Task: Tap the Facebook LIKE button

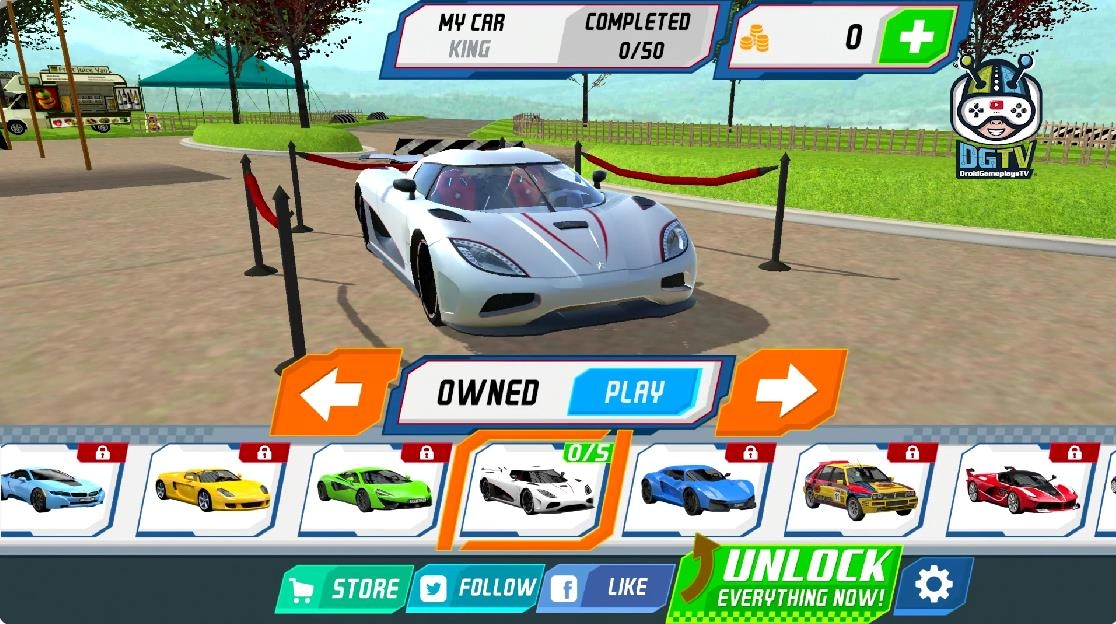Action: 609,588
